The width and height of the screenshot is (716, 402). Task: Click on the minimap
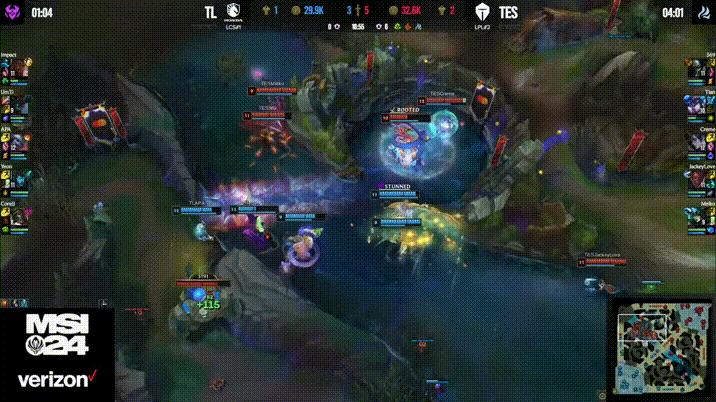coord(662,347)
